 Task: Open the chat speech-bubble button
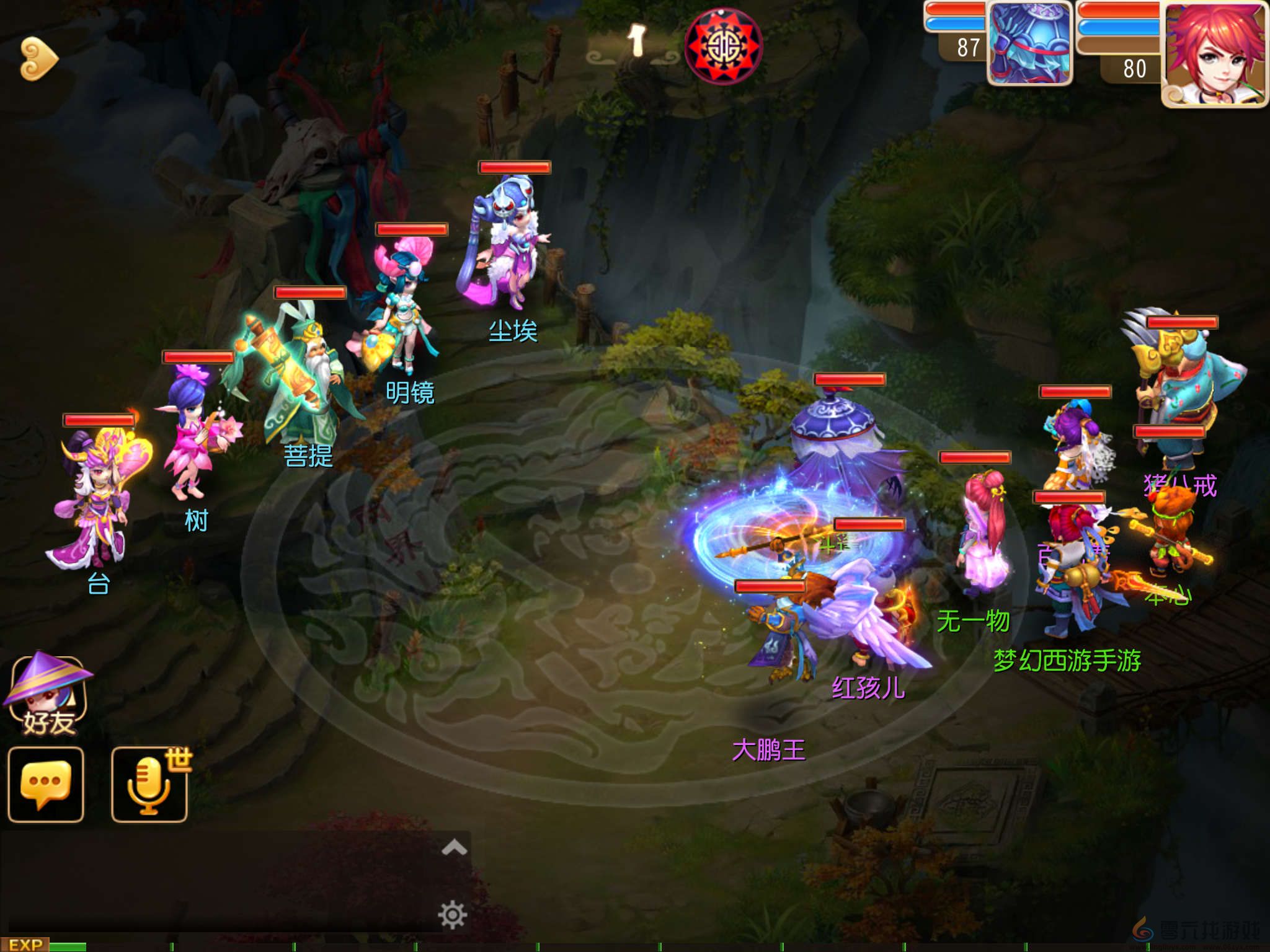(46, 785)
